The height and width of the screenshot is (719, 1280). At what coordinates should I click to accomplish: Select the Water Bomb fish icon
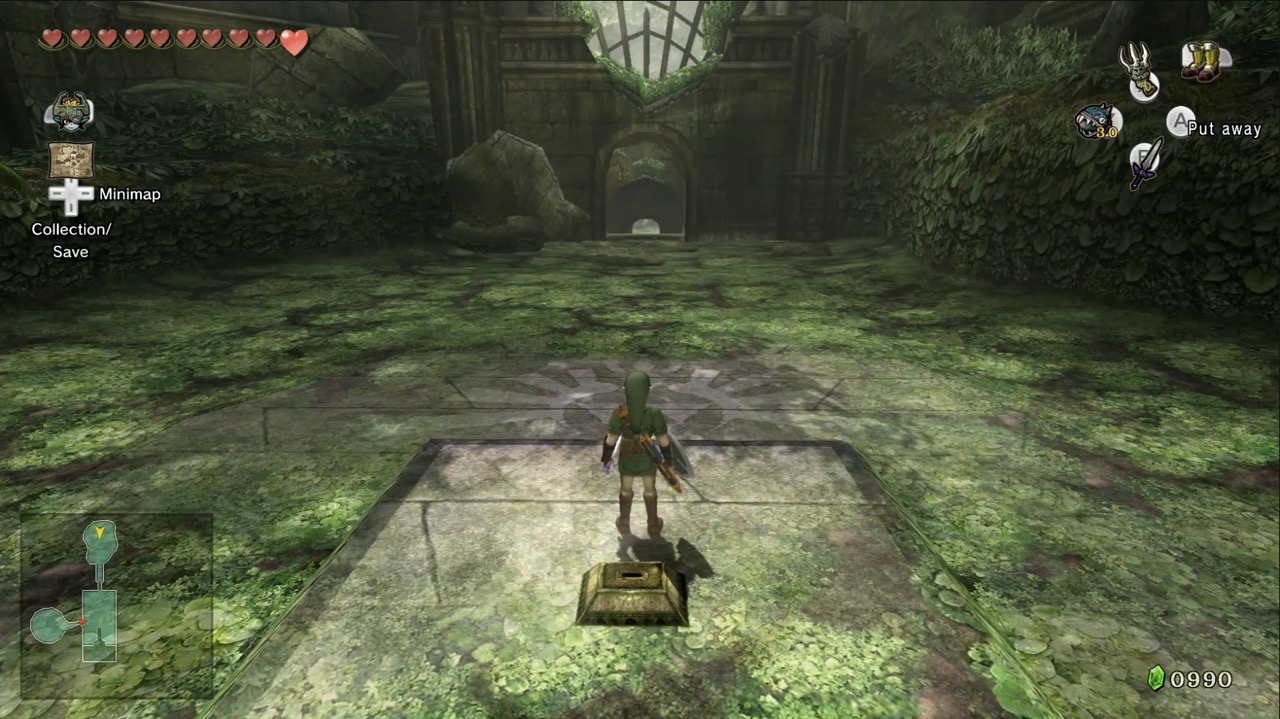pyautogui.click(x=1097, y=122)
